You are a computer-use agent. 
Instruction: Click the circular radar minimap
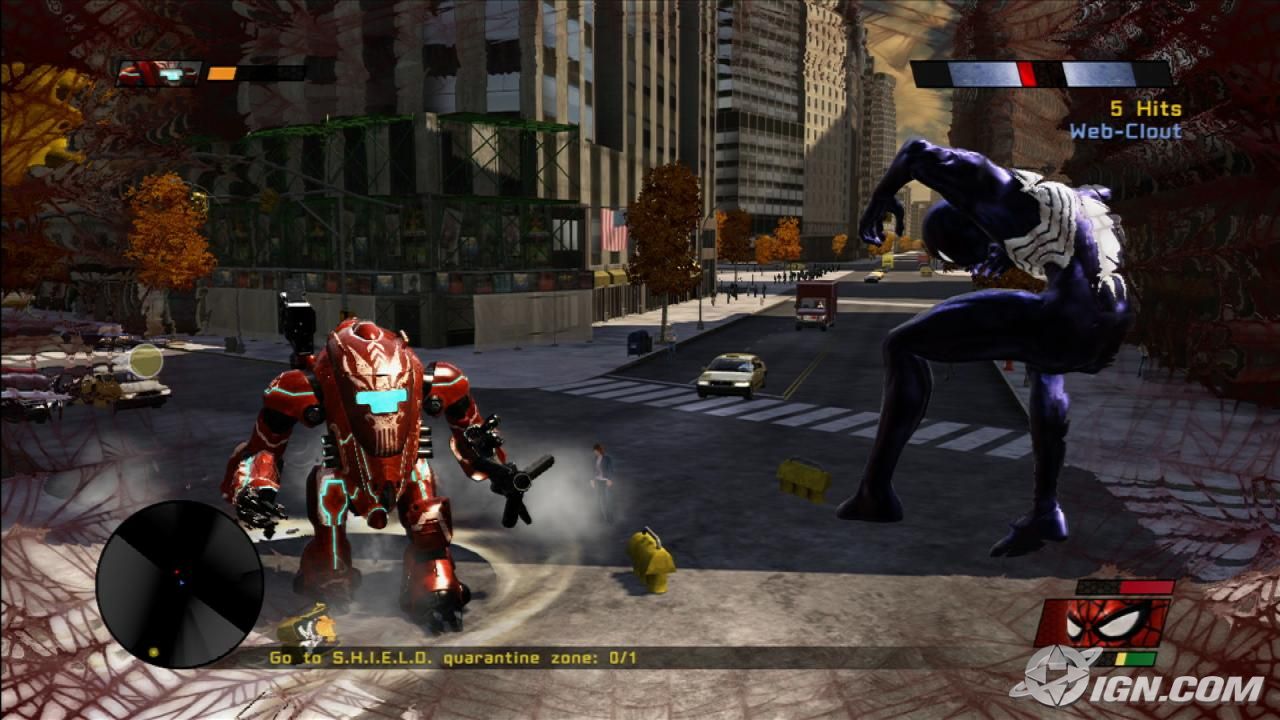pyautogui.click(x=180, y=584)
